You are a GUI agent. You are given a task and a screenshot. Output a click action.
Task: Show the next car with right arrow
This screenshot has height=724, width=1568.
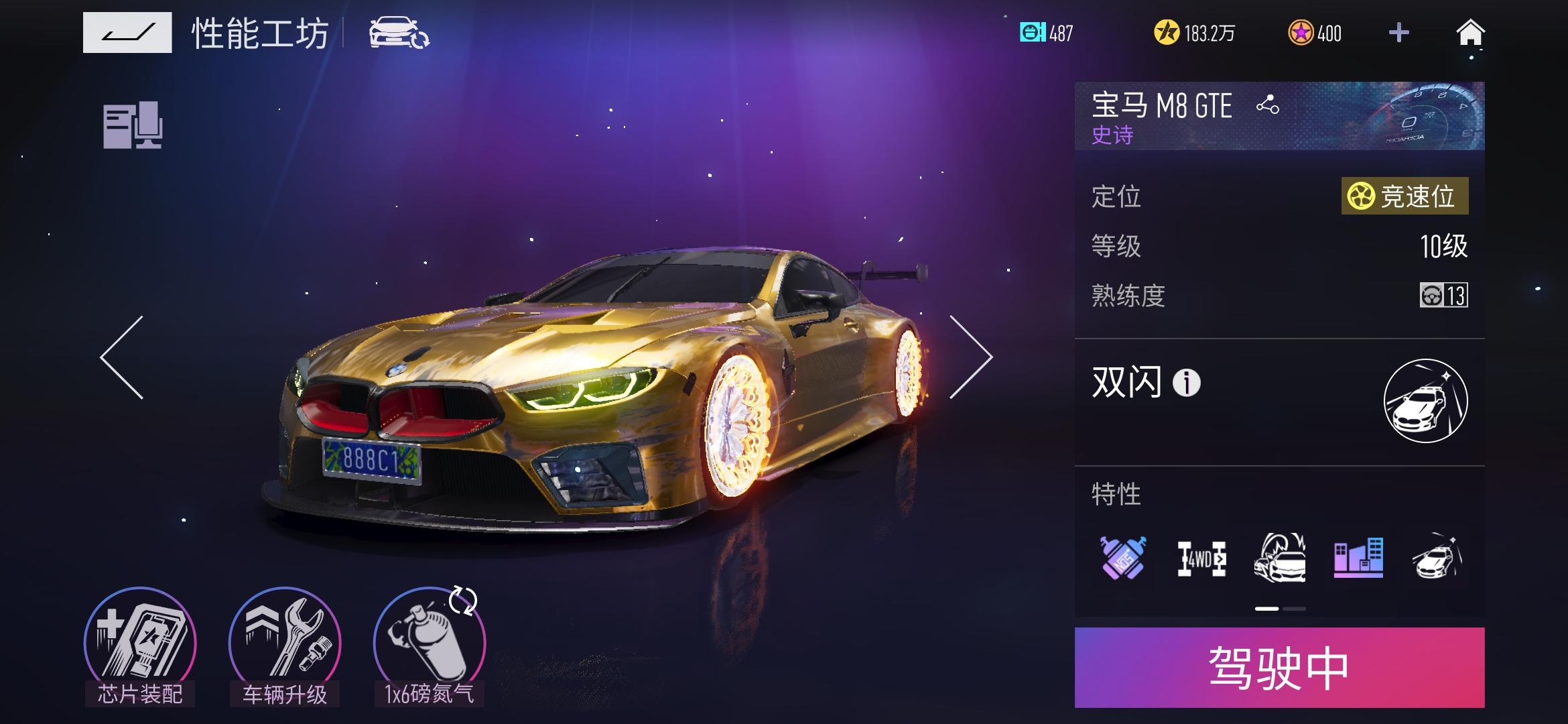coord(970,357)
